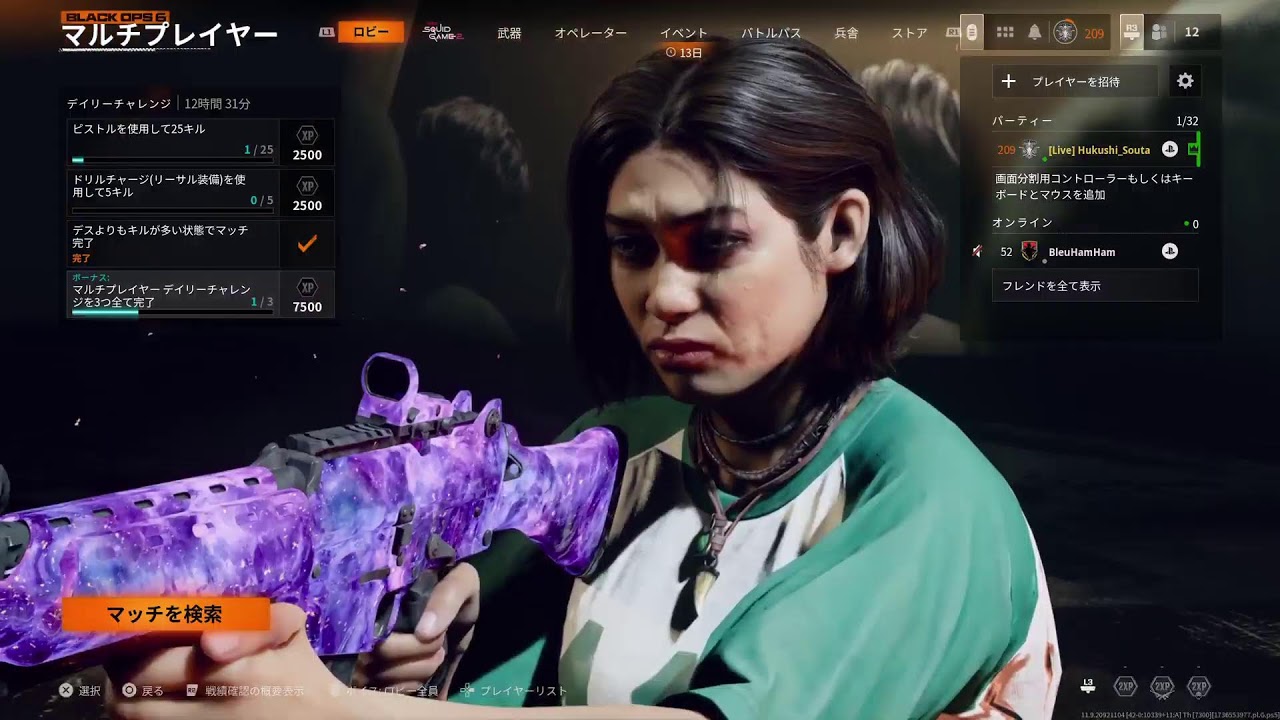Show all friends with フレンドを全て表示

pyautogui.click(x=1095, y=285)
